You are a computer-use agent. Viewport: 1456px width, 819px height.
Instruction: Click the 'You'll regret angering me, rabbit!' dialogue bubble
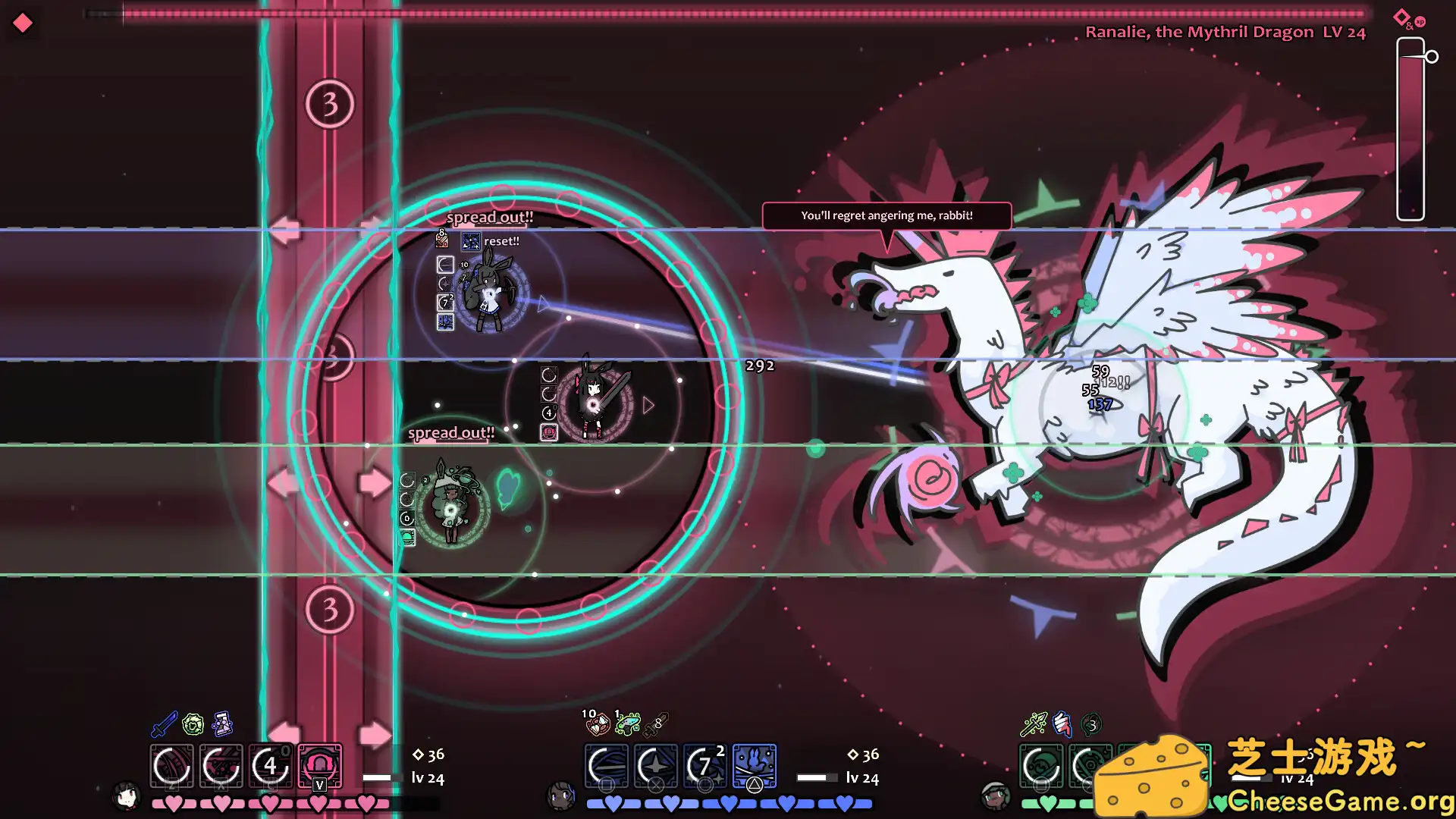[x=886, y=215]
